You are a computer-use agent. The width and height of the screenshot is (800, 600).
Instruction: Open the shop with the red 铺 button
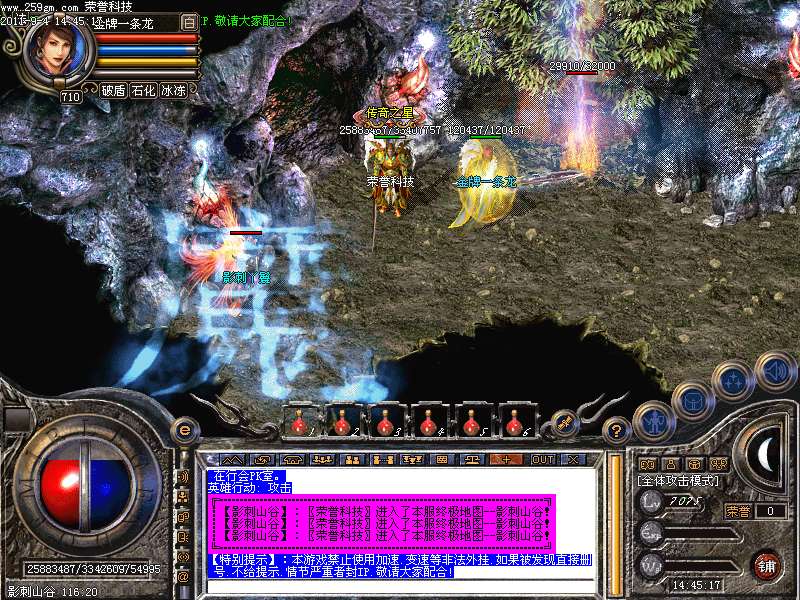(767, 565)
